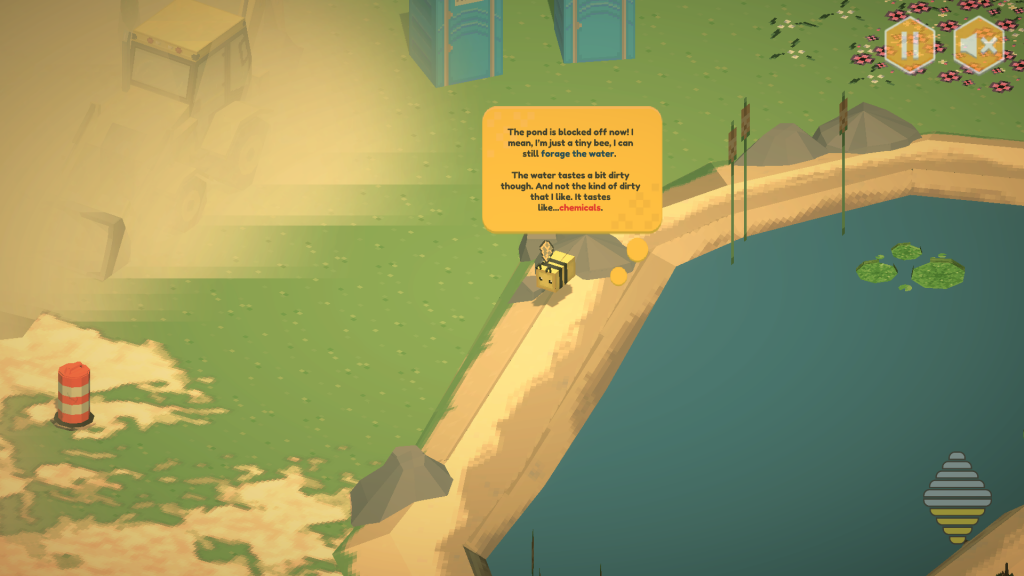Toggle the muted sound speaker icon
Screen dimensions: 1024x576
(x=977, y=45)
